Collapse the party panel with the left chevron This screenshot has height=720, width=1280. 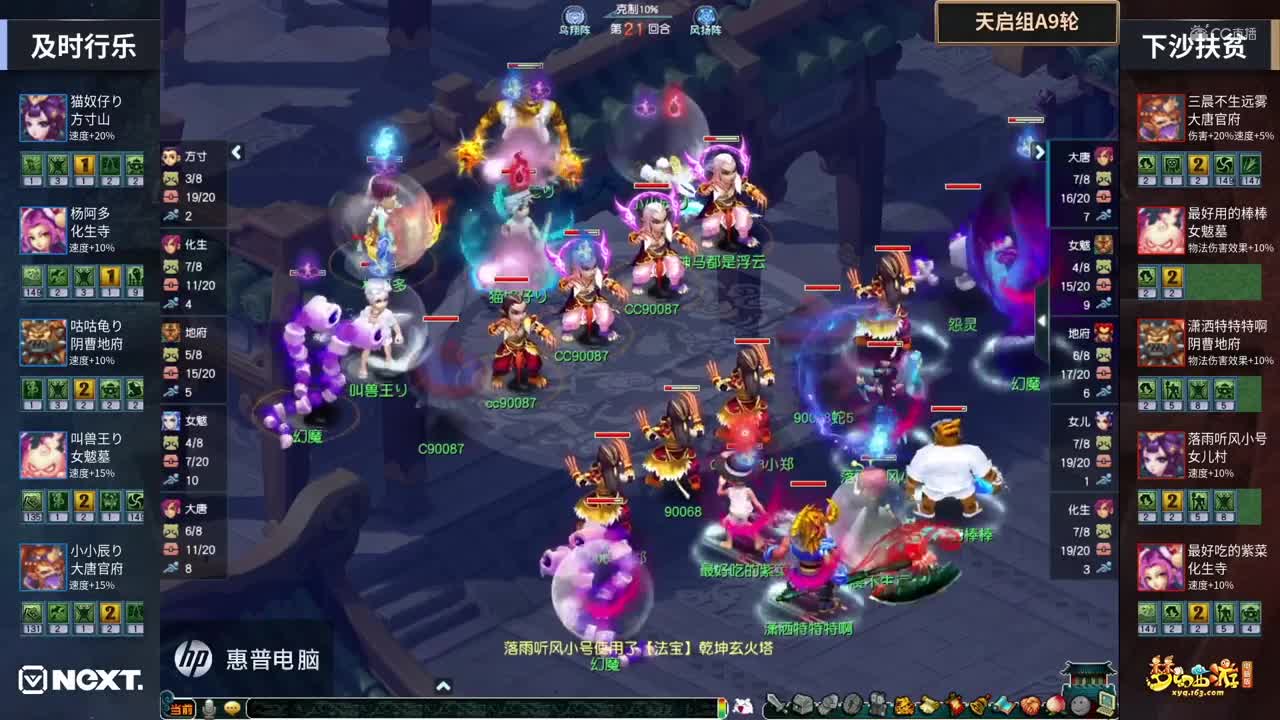[237, 154]
